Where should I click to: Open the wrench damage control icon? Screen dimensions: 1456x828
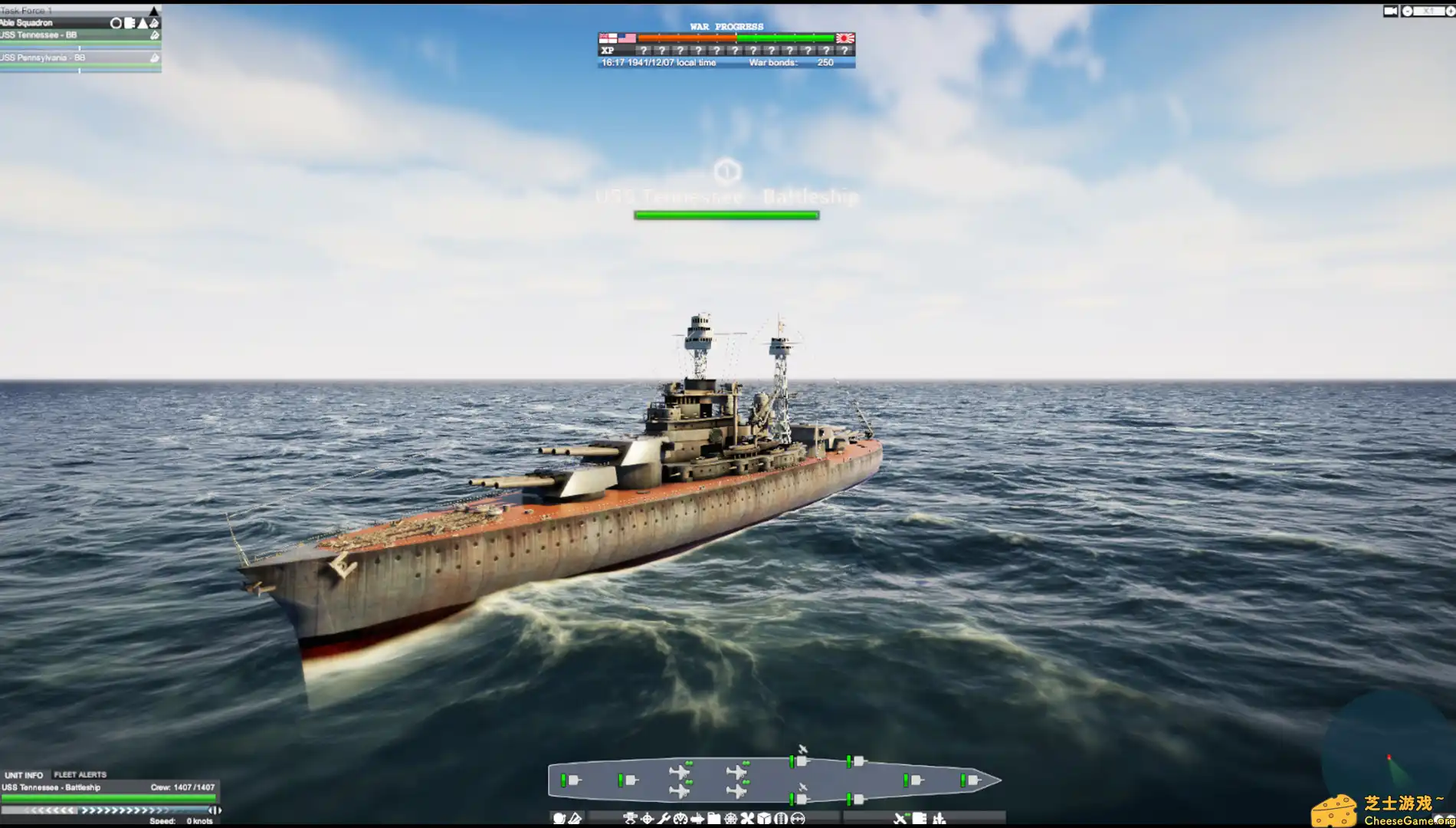tap(664, 819)
